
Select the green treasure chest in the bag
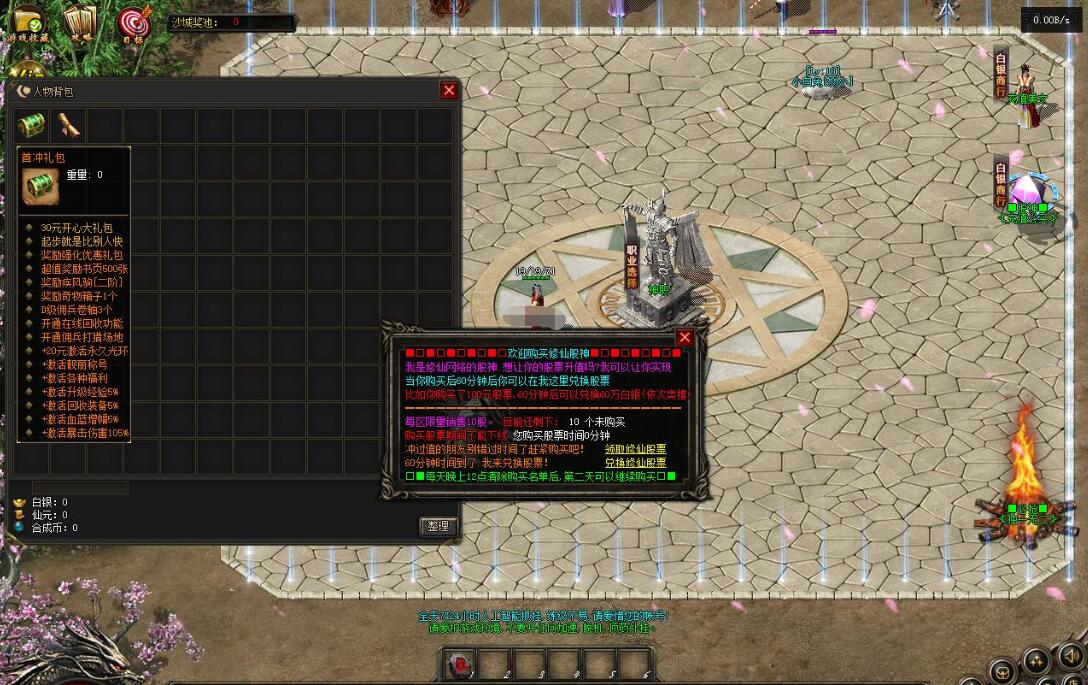(32, 126)
